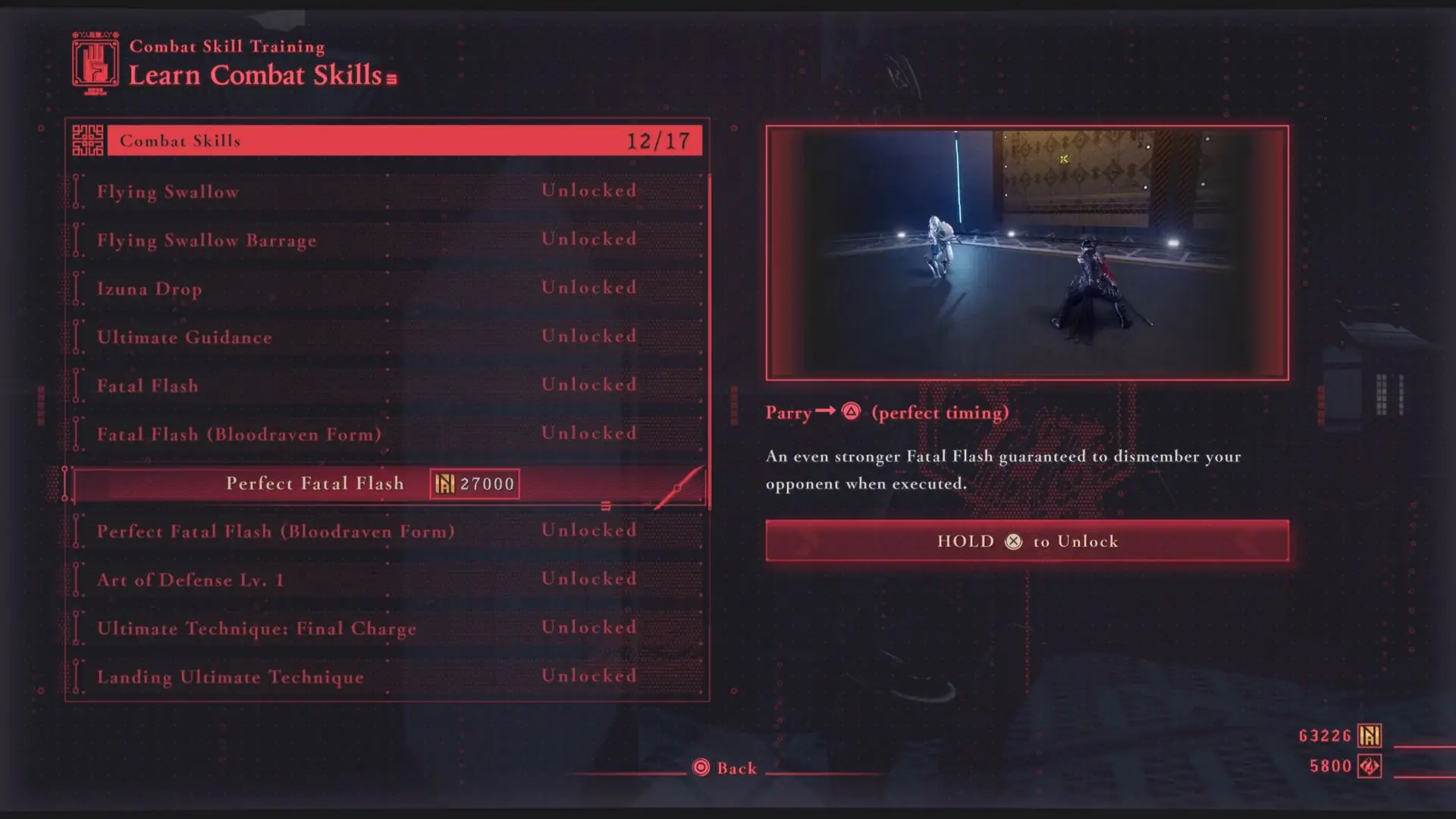1456x819 pixels.
Task: View the skill preview video thumbnail
Action: click(1027, 253)
